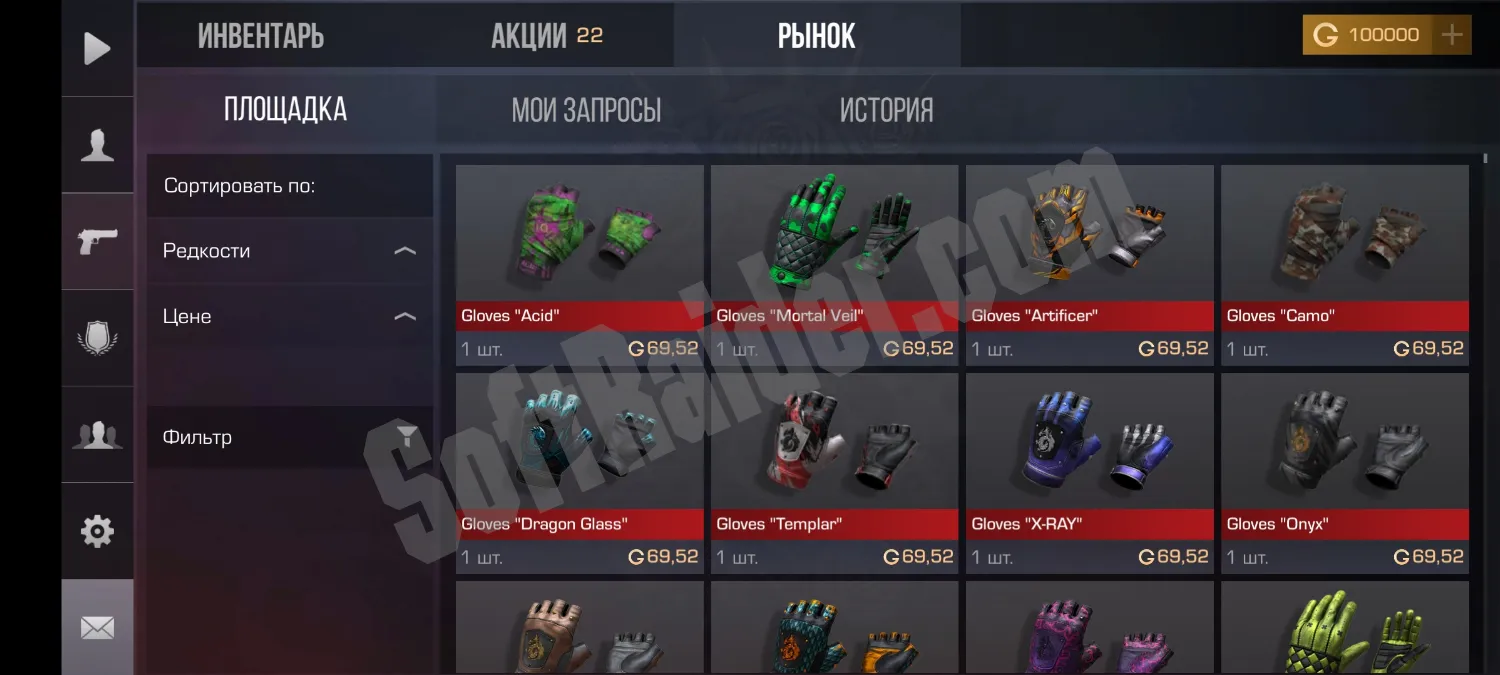The height and width of the screenshot is (675, 1500).
Task: Open the Gloves "Onyx" listing
Action: tap(1344, 472)
